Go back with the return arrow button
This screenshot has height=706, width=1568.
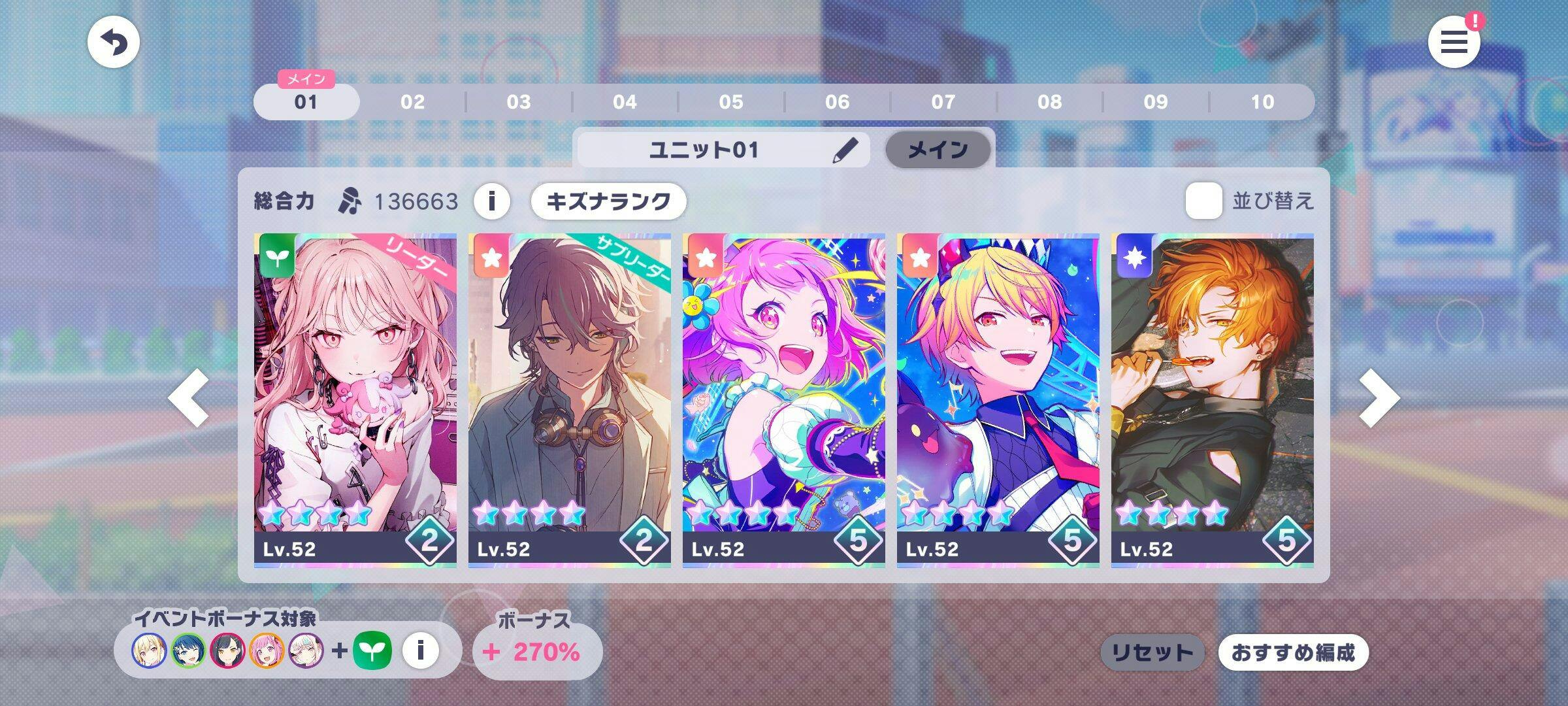coord(114,43)
